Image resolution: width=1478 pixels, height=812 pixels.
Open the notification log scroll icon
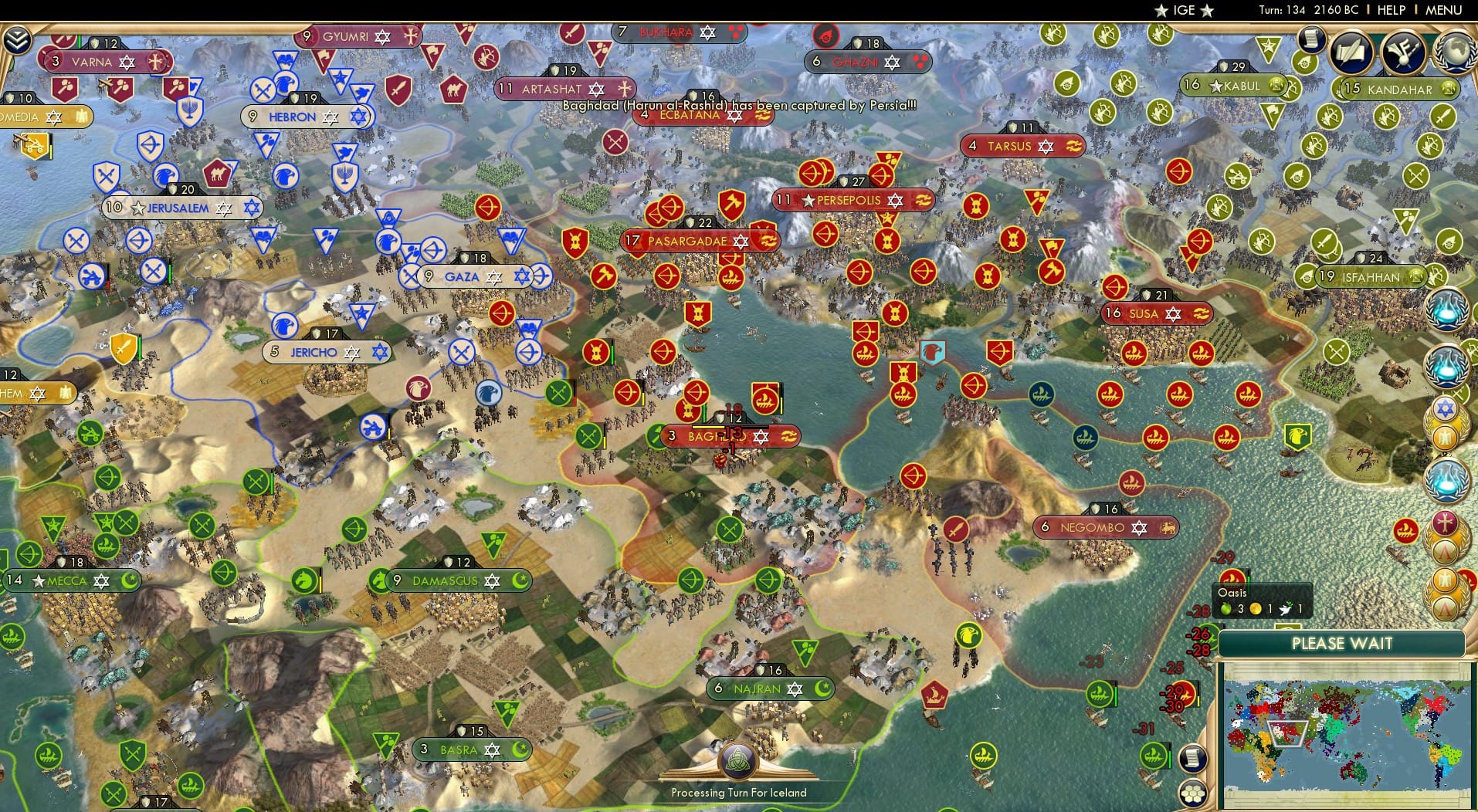click(1311, 40)
